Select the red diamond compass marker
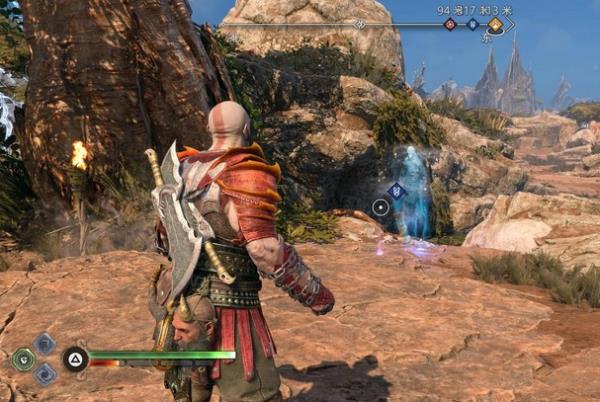The width and height of the screenshot is (600, 402). (x=450, y=24)
